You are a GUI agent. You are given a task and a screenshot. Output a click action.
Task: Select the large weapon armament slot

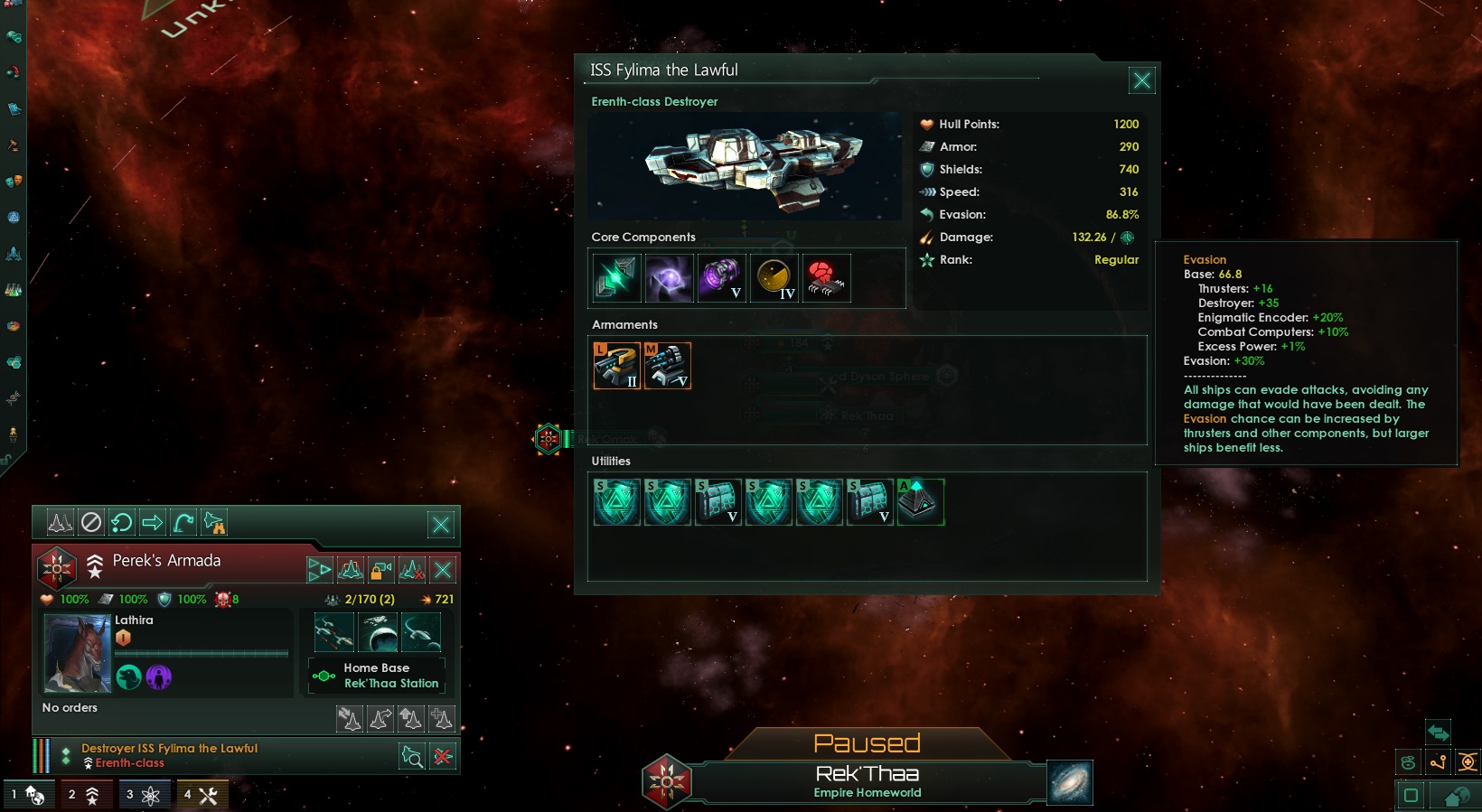click(x=616, y=366)
